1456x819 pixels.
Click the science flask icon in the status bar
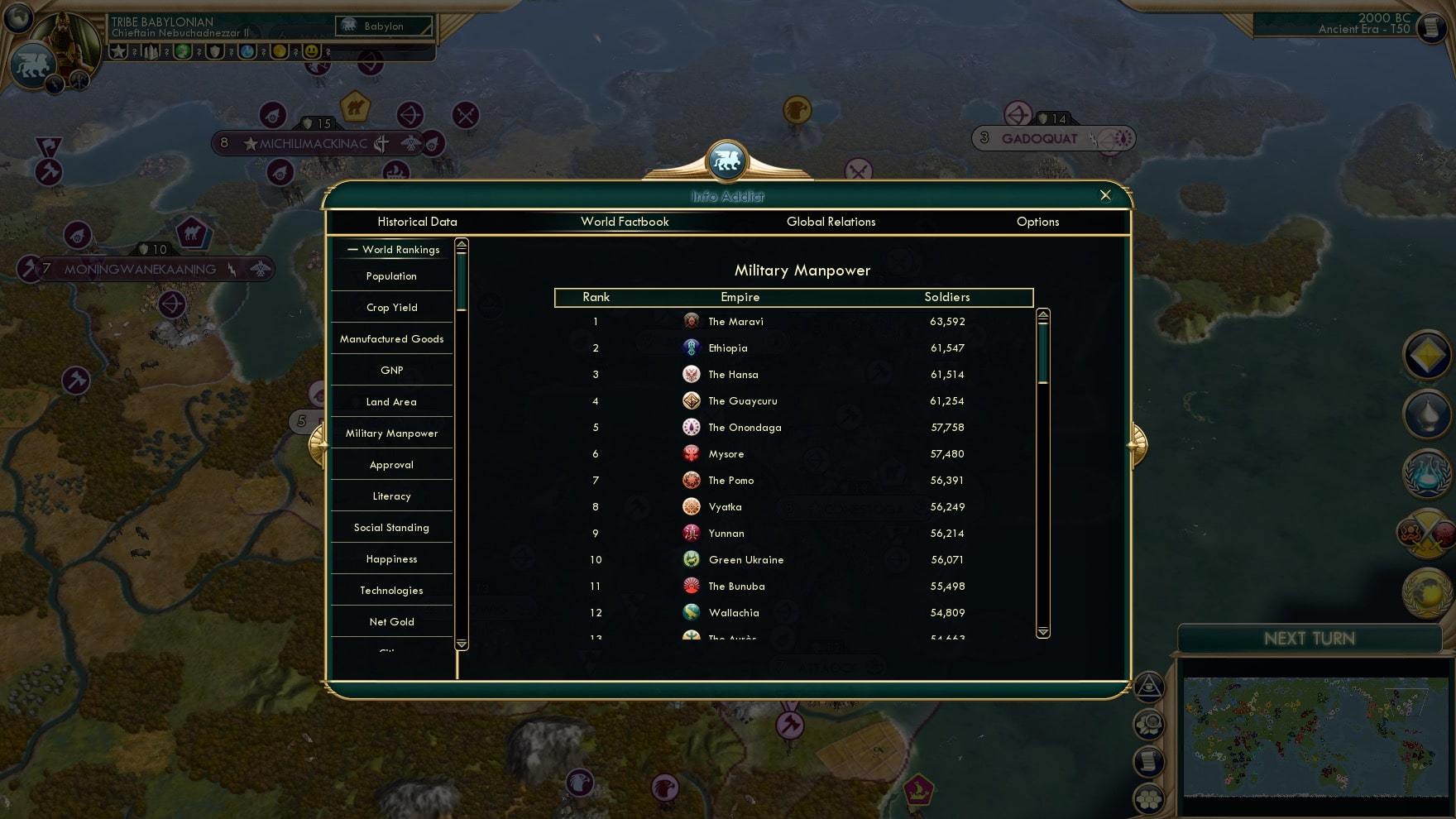click(x=246, y=51)
